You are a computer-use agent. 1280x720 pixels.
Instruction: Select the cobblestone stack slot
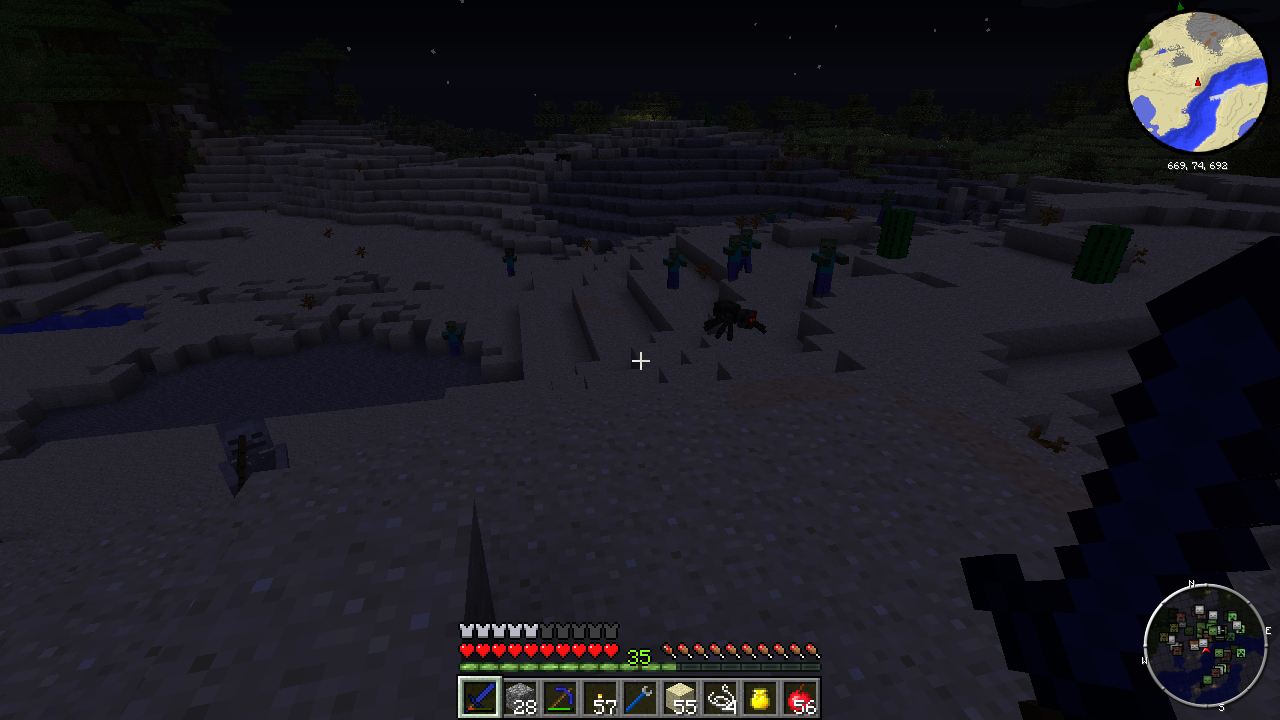(x=520, y=697)
